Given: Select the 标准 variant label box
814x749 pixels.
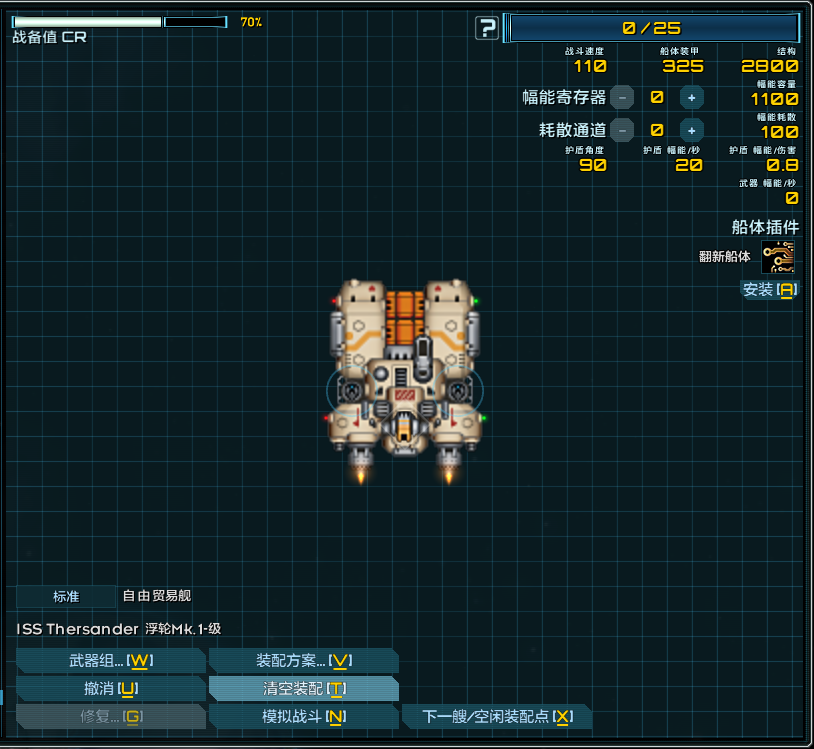Looking at the screenshot, I should pos(66,597).
